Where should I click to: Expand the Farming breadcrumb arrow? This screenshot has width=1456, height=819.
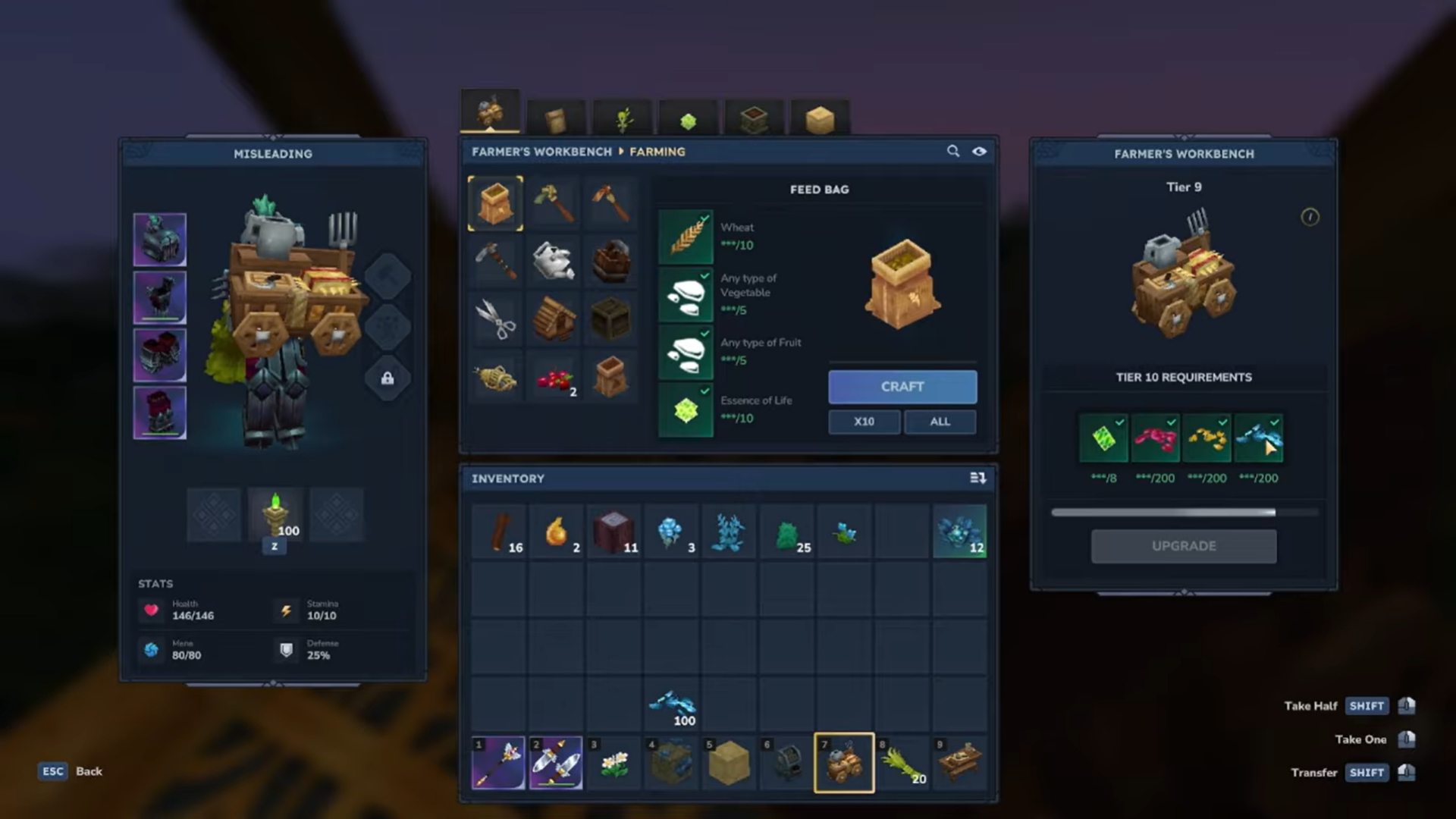[x=620, y=152]
